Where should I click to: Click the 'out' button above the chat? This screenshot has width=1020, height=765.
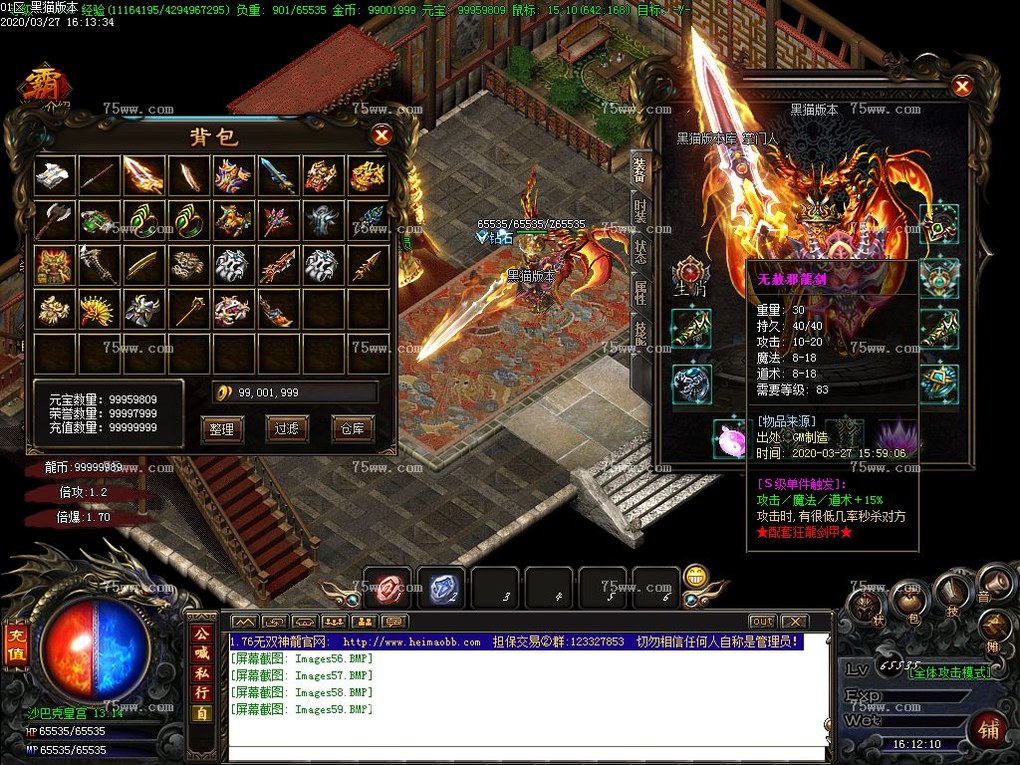pyautogui.click(x=762, y=621)
